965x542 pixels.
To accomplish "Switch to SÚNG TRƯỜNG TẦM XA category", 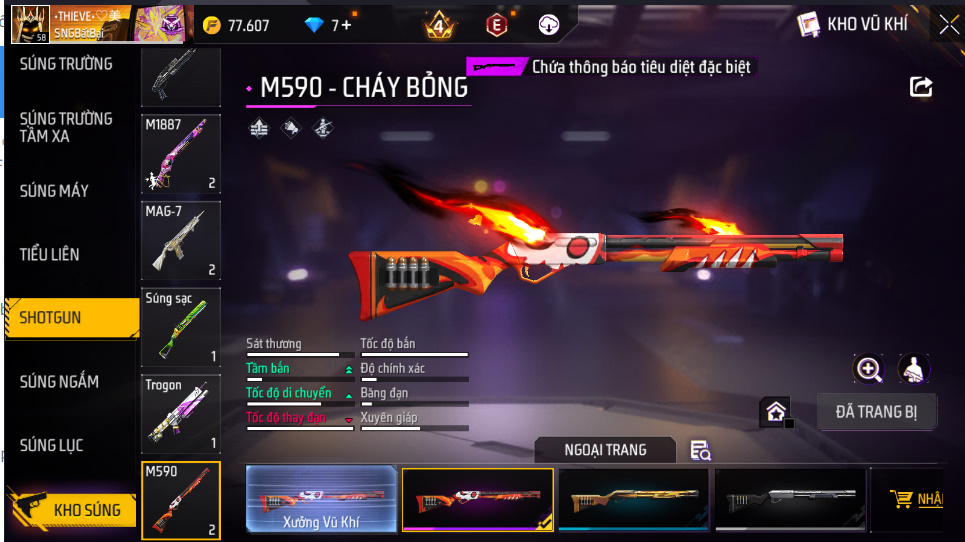I will click(x=66, y=127).
